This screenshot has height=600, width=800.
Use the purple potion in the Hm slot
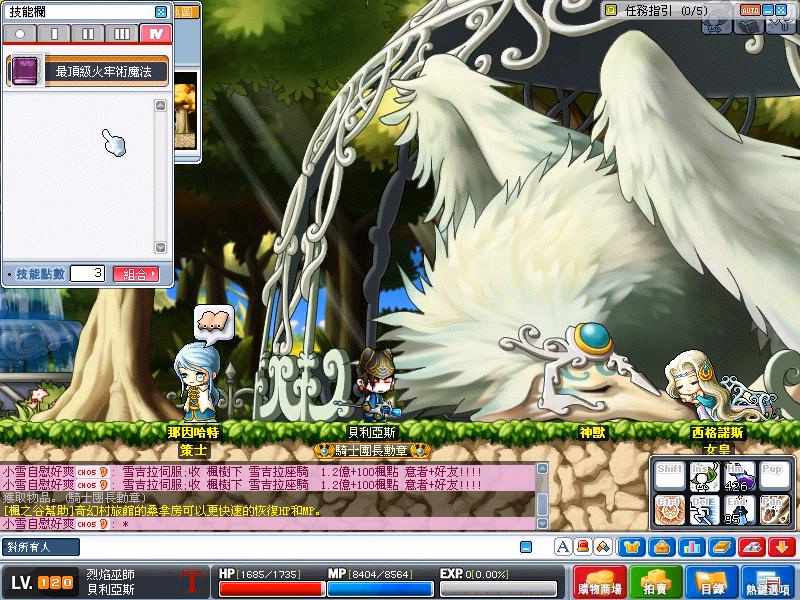(741, 477)
